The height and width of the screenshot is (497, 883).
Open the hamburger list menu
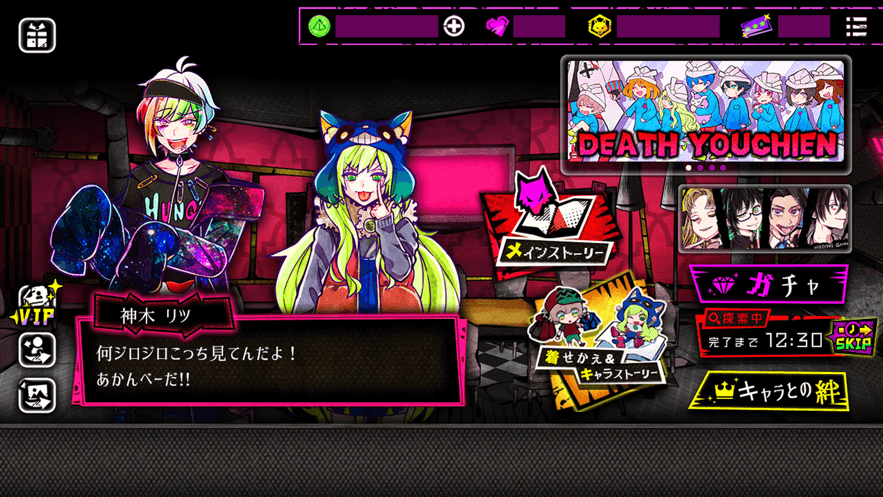(856, 26)
